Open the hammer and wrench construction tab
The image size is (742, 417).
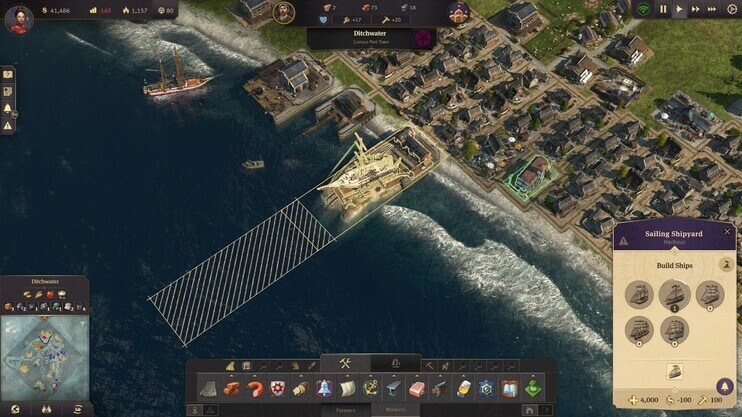(345, 363)
